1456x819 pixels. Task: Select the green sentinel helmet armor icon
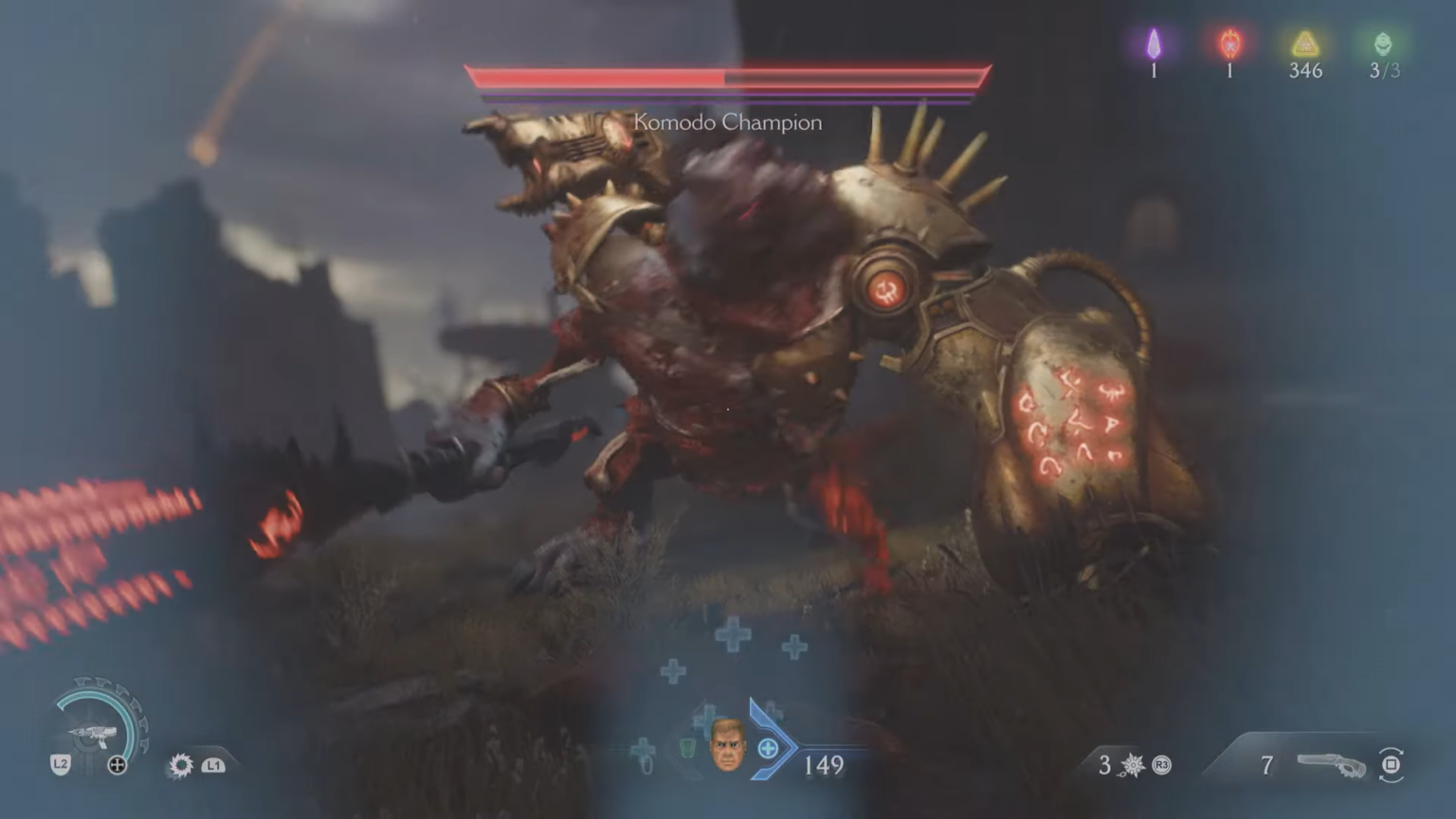click(x=1382, y=42)
